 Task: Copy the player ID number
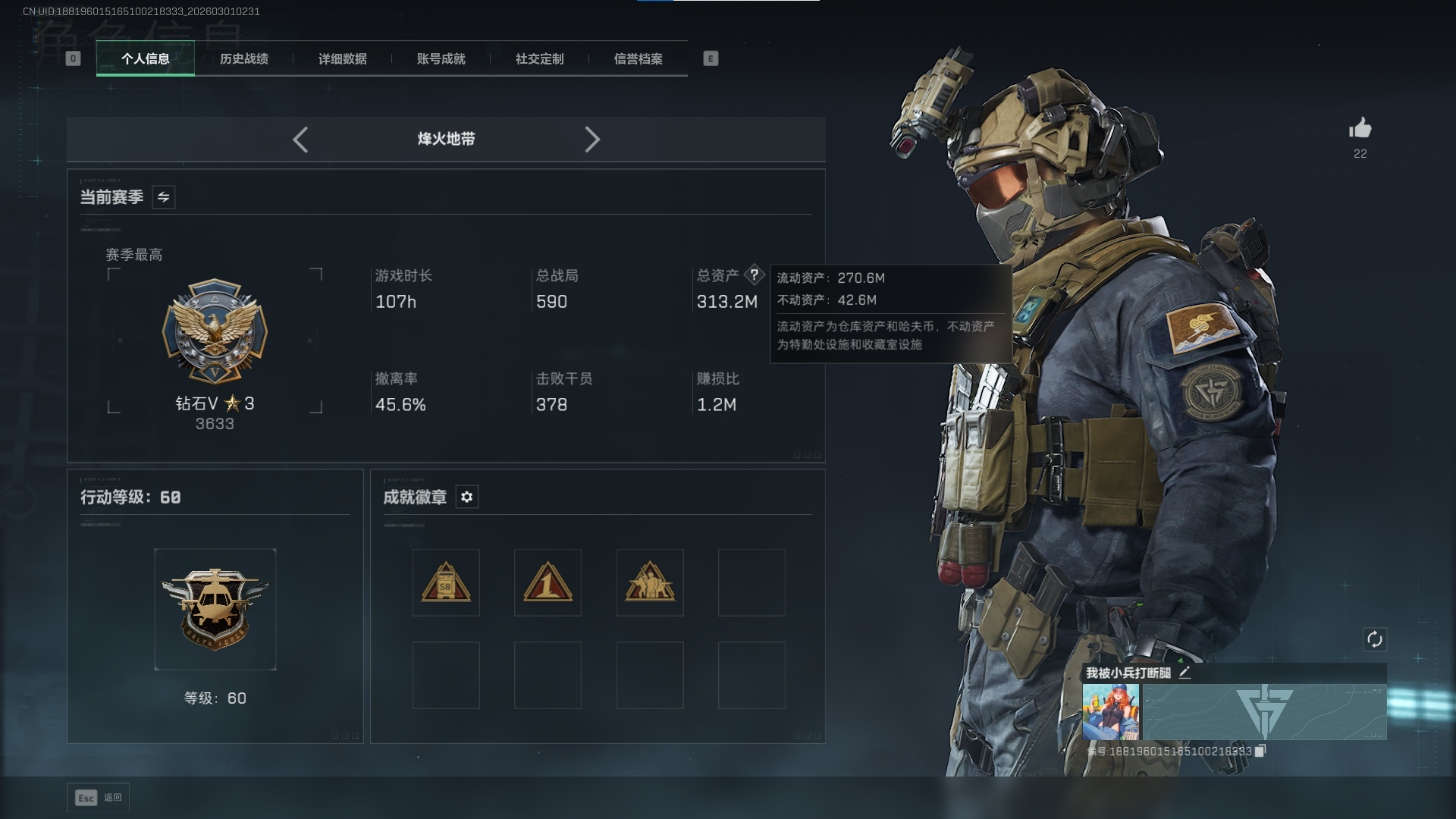1260,751
